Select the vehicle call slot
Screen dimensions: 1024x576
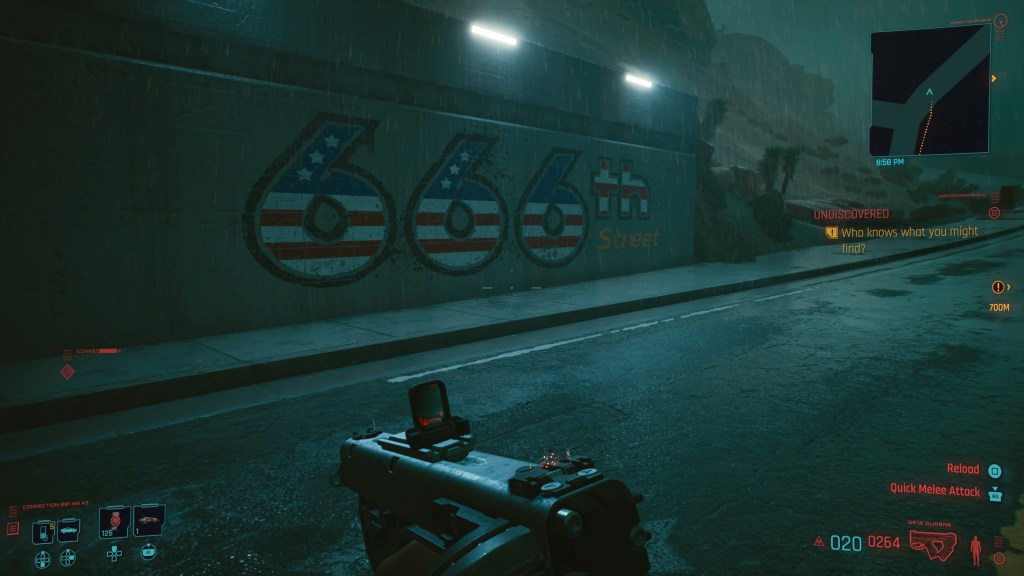68,531
